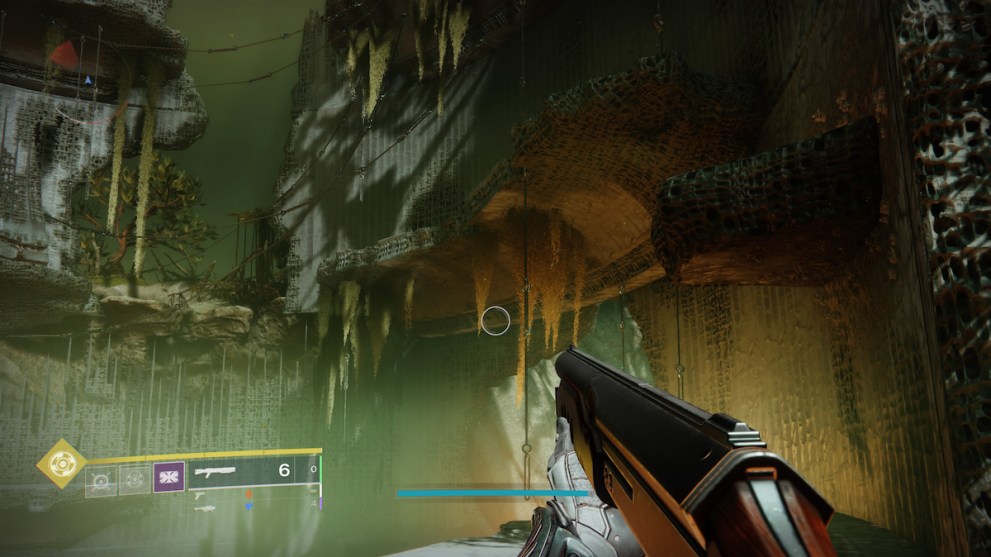Image resolution: width=991 pixels, height=557 pixels.
Task: Select the grenade ability icon
Action: (100, 481)
